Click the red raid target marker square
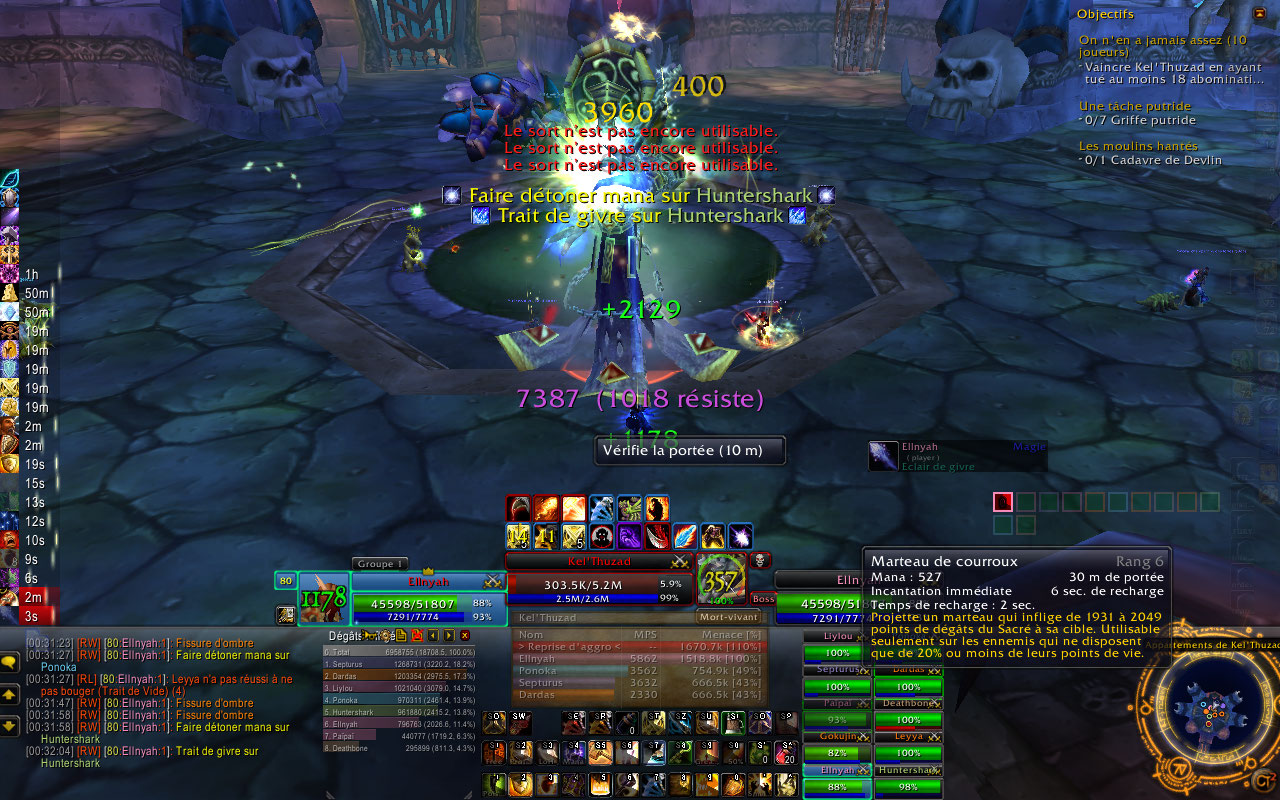Image resolution: width=1280 pixels, height=800 pixels. (1003, 502)
